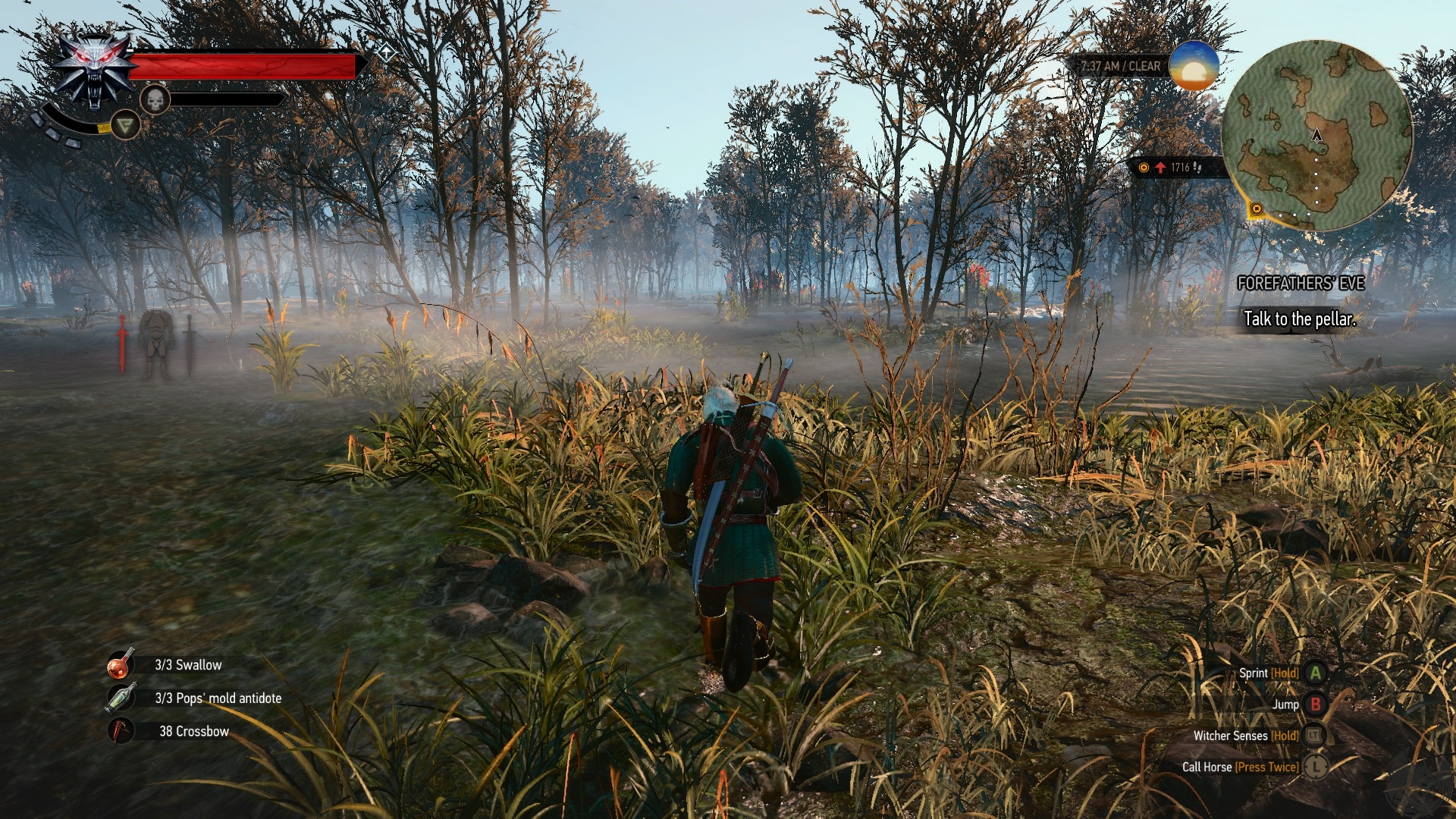The image size is (1456, 819).
Task: Click the quest objective marker on minimap edge
Action: pyautogui.click(x=1257, y=209)
